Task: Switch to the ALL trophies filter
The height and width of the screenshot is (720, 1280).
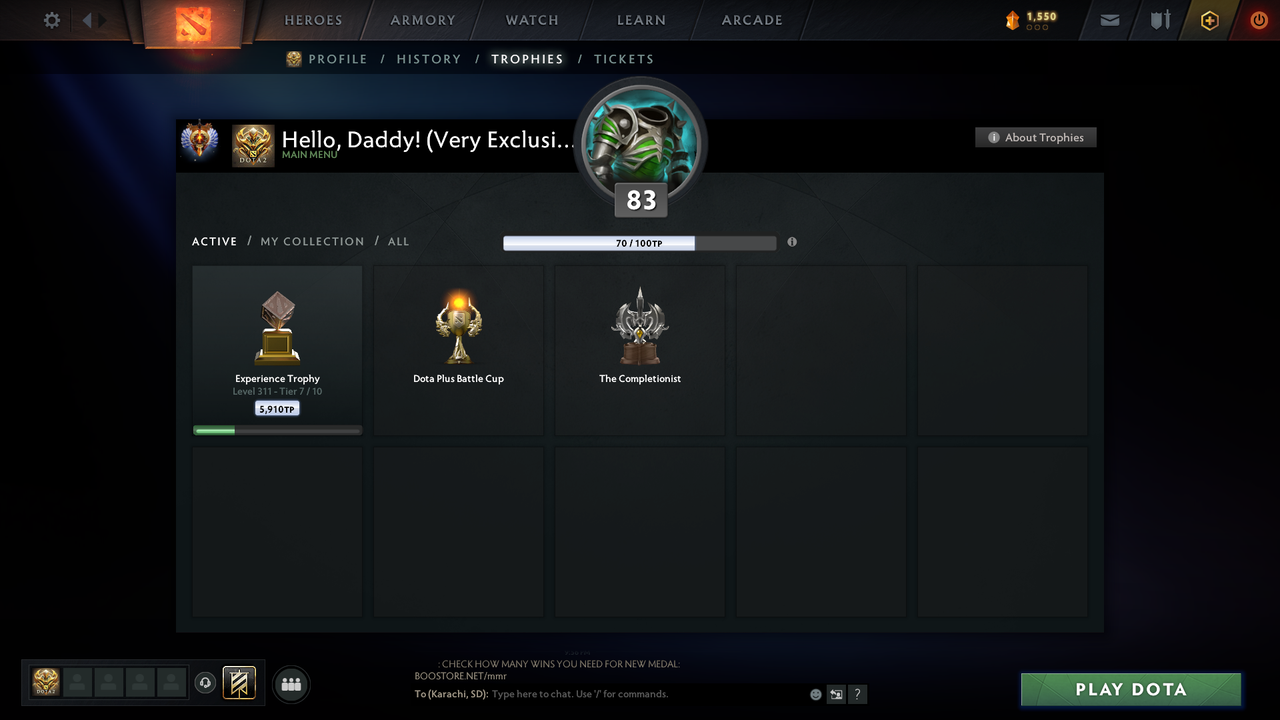Action: tap(398, 241)
